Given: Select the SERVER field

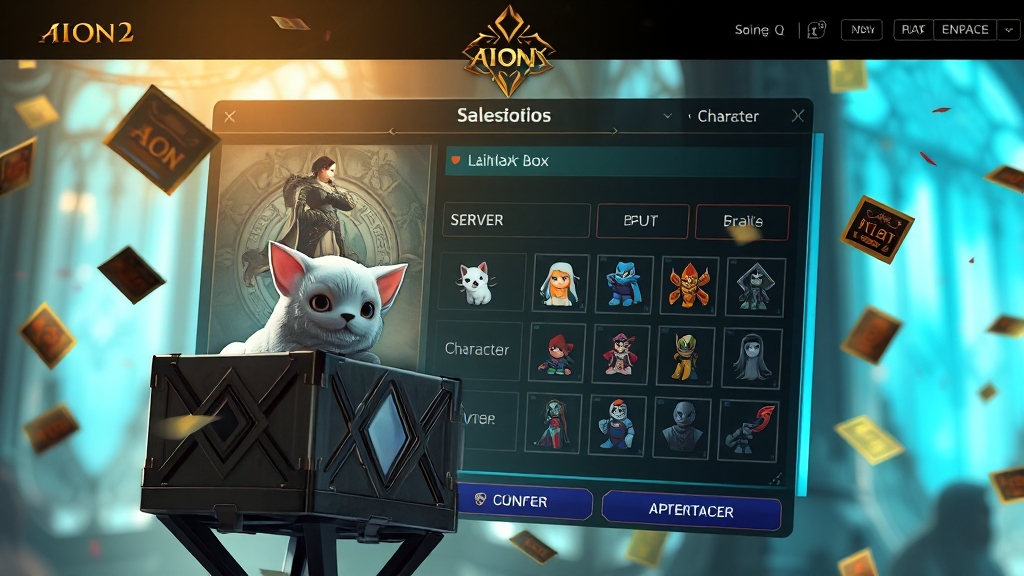Looking at the screenshot, I should [x=513, y=220].
